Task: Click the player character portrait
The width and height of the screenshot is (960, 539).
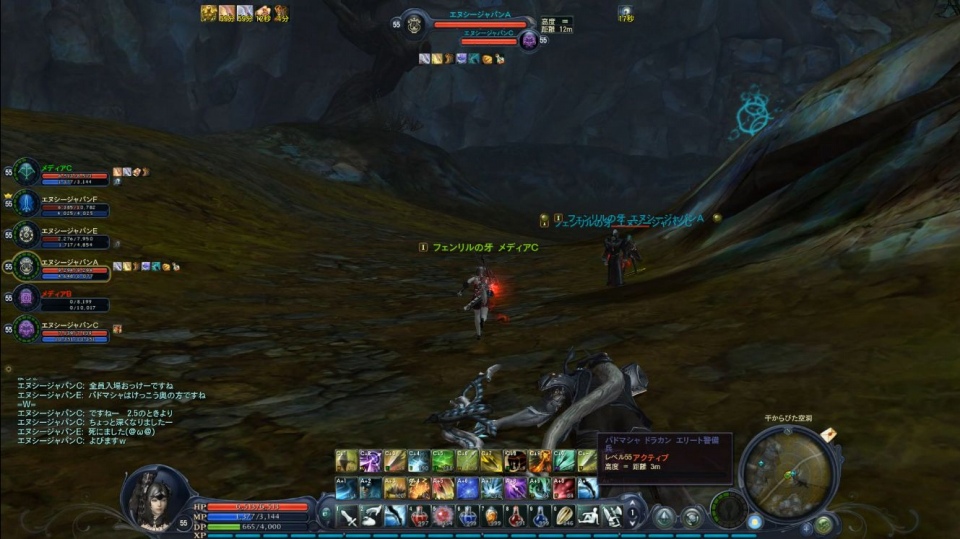Action: [x=155, y=497]
